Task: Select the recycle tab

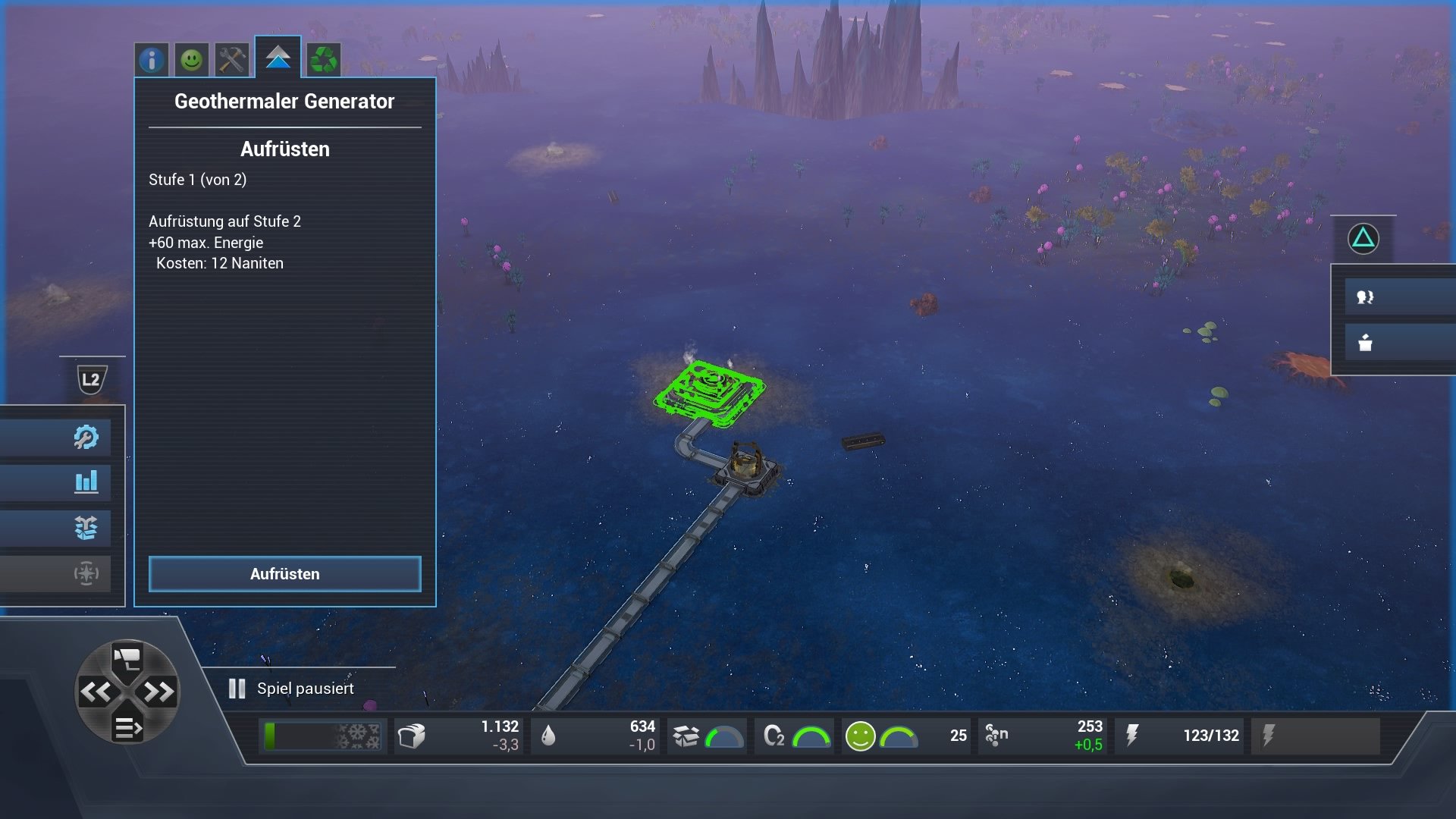Action: pyautogui.click(x=322, y=59)
